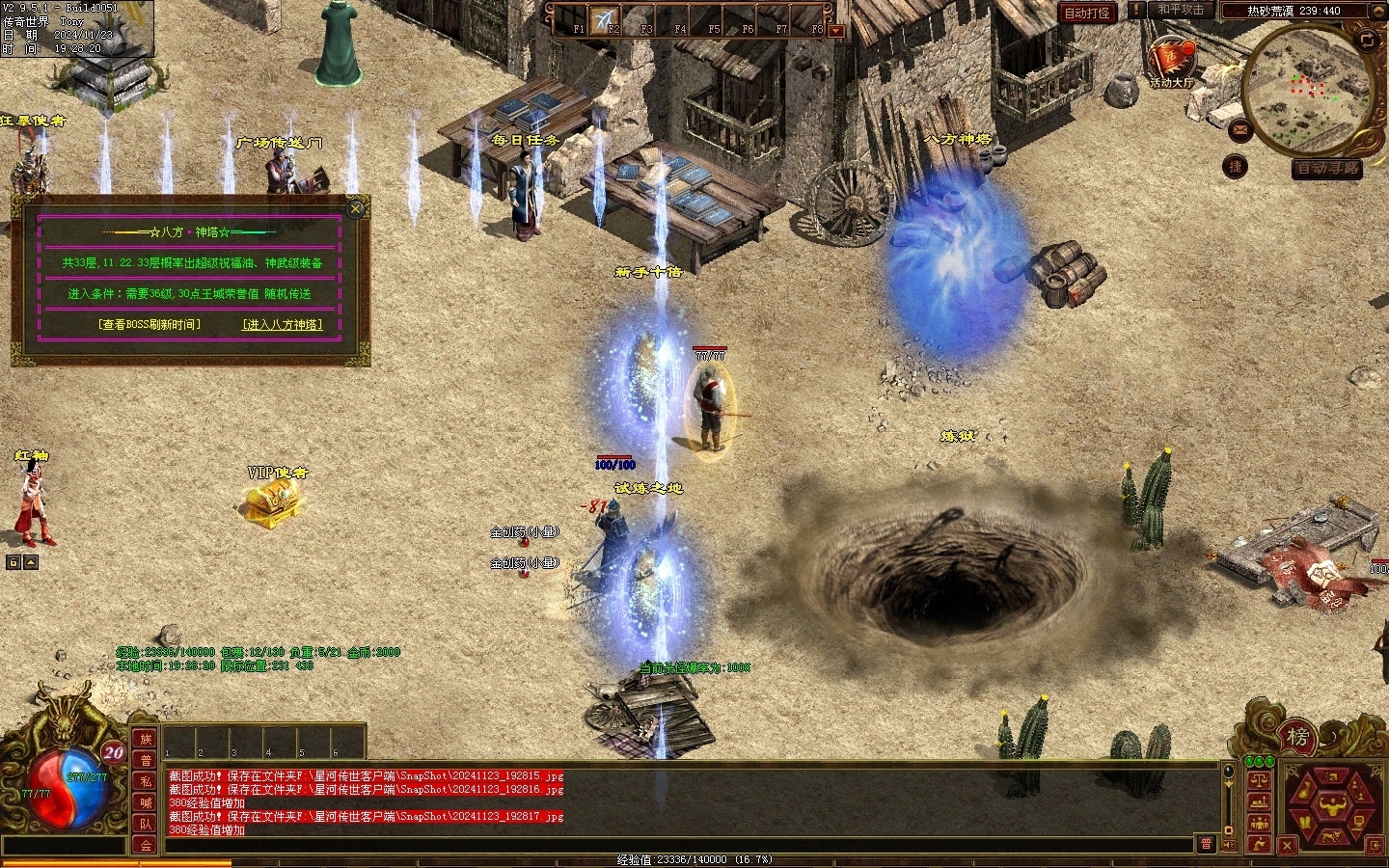
Task: Click the round 捷 shortcut button
Action: (1235, 166)
